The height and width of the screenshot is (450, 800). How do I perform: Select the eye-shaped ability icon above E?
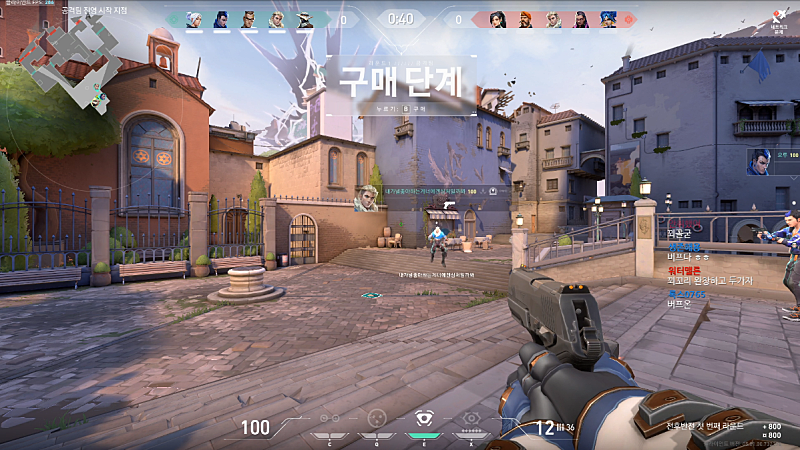pyautogui.click(x=423, y=419)
